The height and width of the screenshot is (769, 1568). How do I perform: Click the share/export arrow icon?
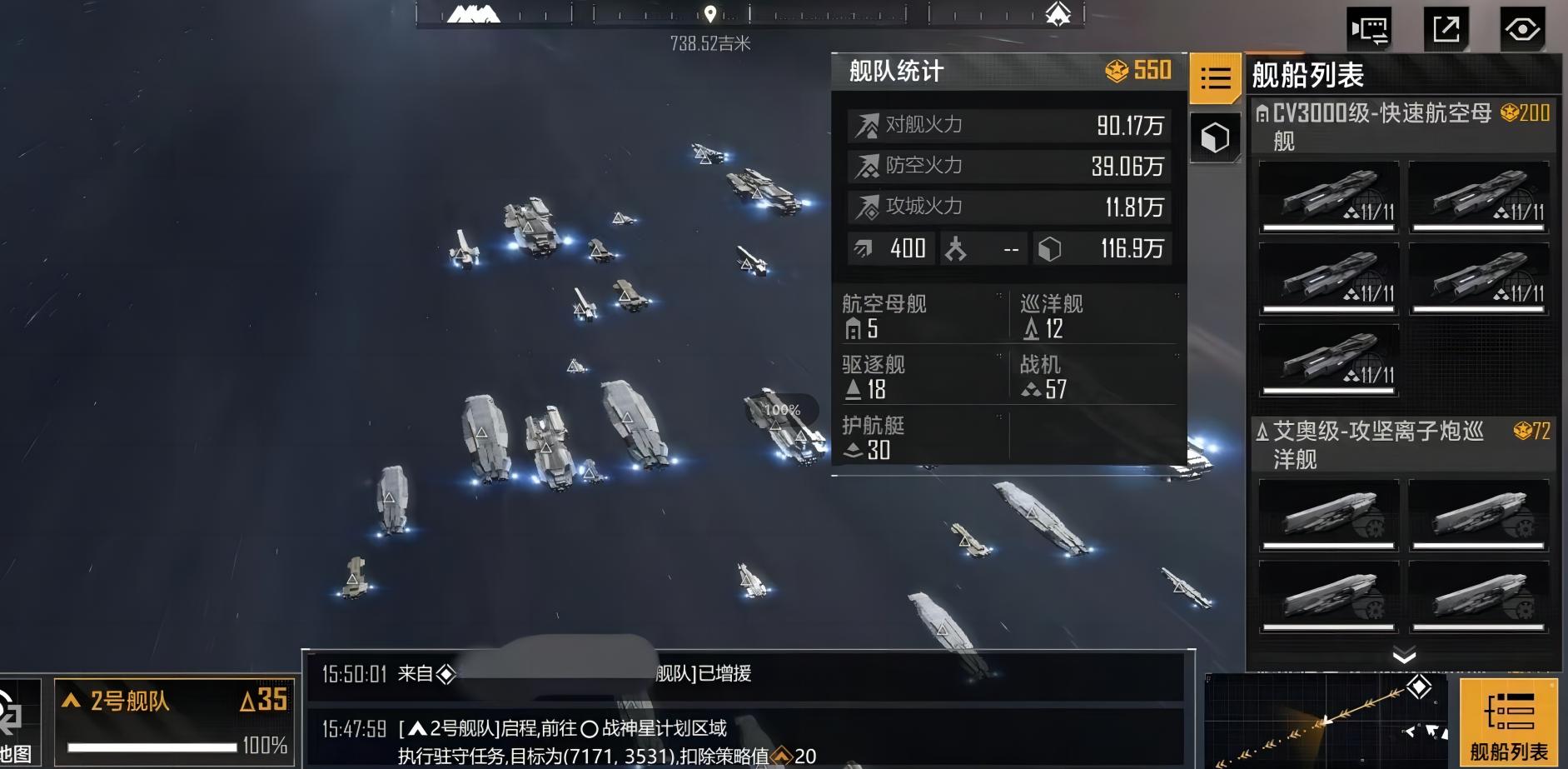(x=1446, y=30)
